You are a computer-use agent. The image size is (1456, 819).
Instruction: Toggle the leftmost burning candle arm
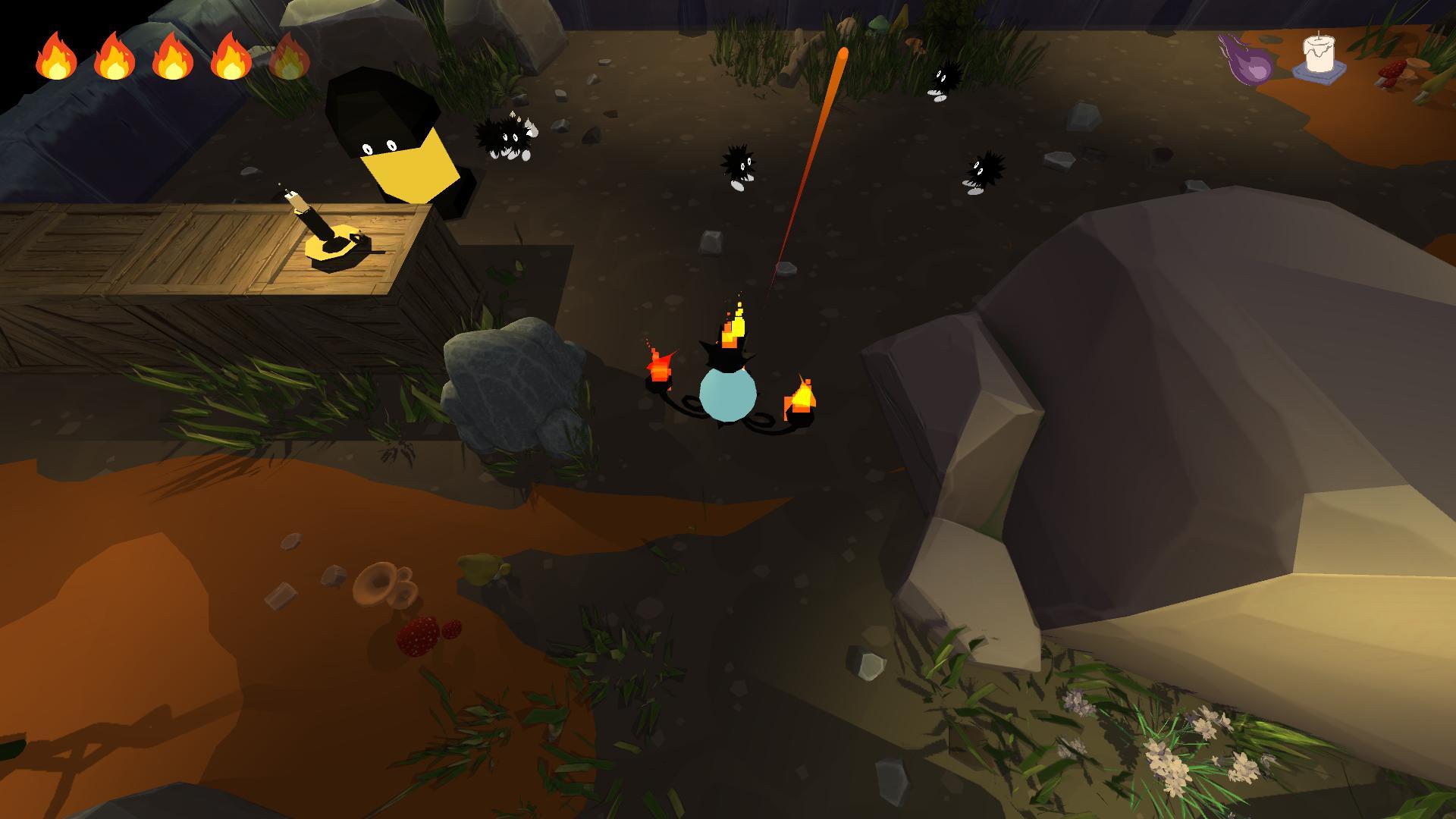tap(660, 364)
